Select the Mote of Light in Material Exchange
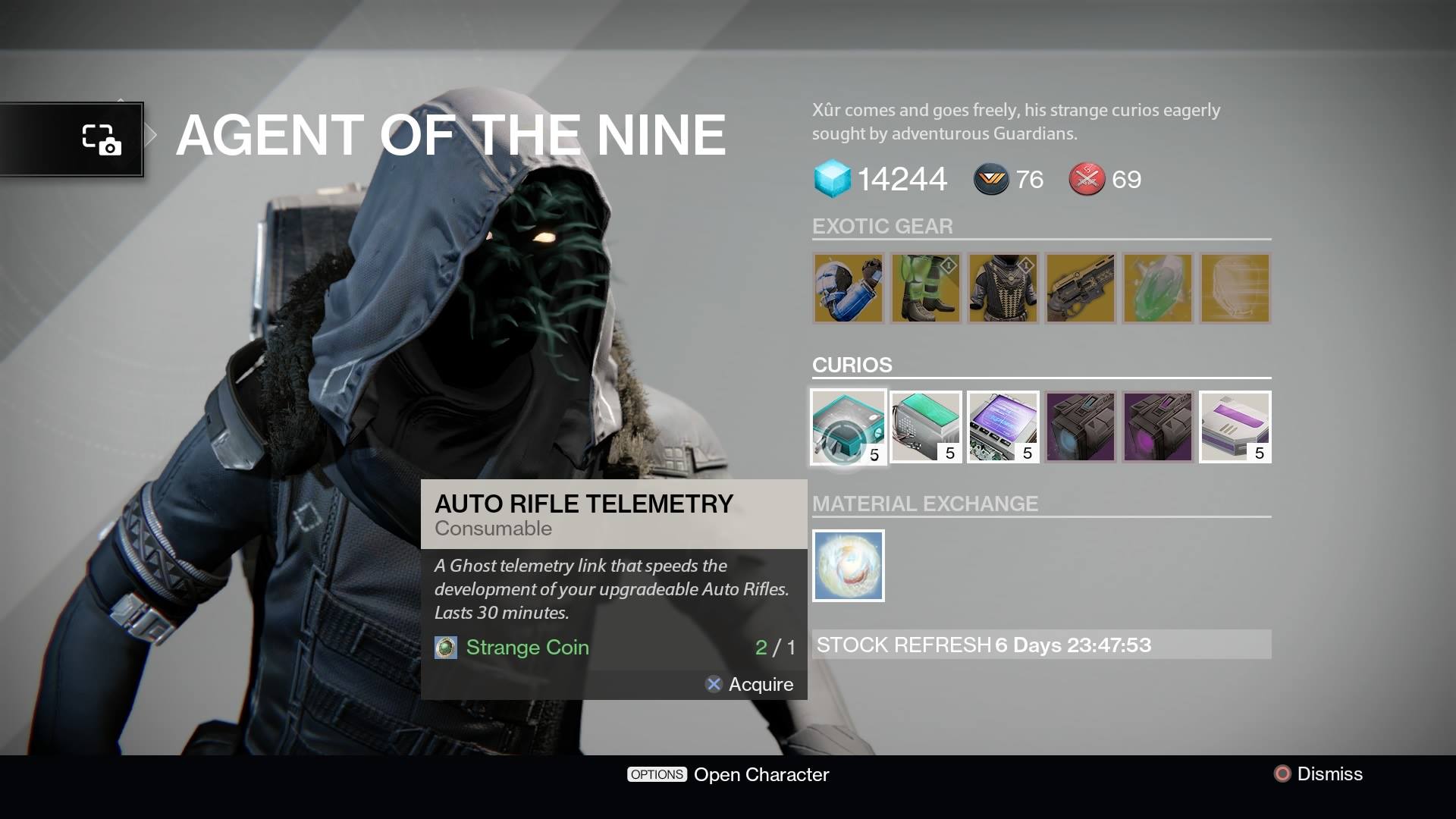This screenshot has width=1456, height=819. (x=848, y=565)
